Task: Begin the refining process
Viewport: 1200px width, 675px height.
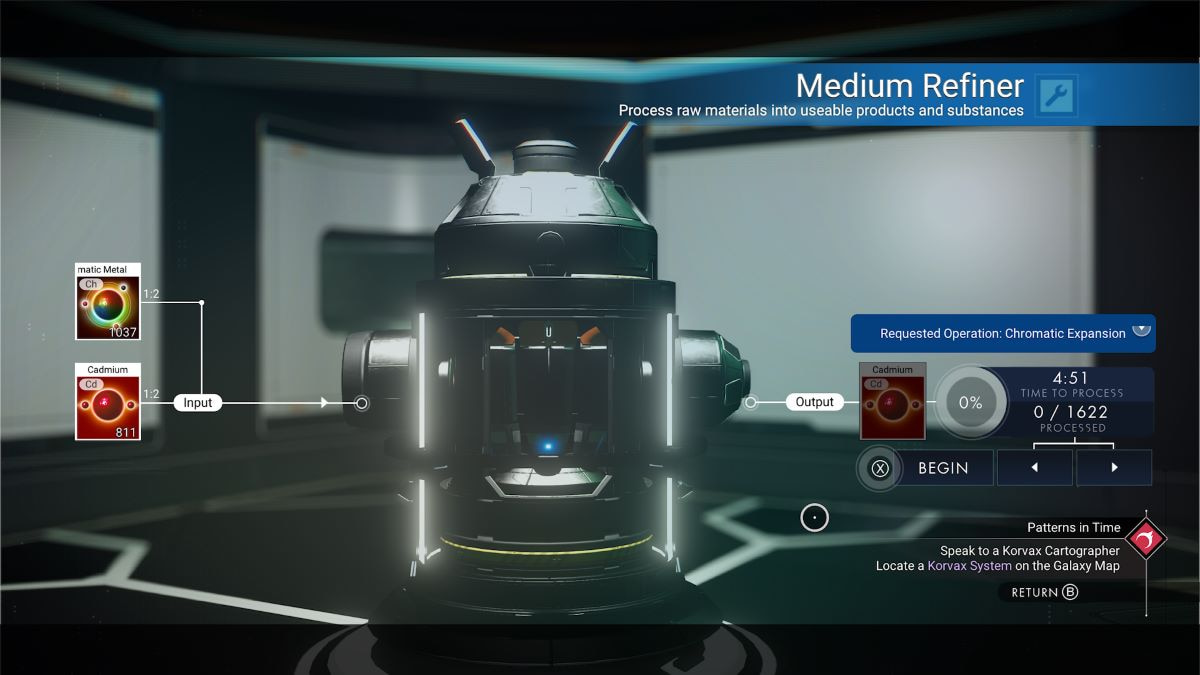Action: [x=926, y=467]
